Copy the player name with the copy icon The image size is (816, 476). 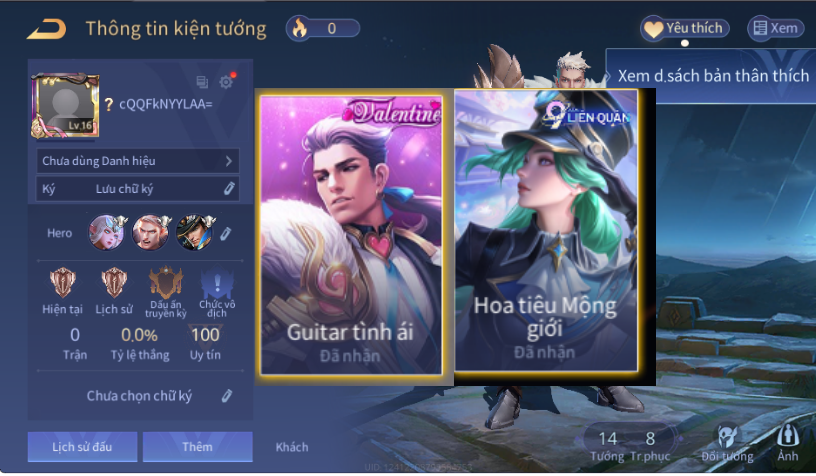[x=202, y=82]
